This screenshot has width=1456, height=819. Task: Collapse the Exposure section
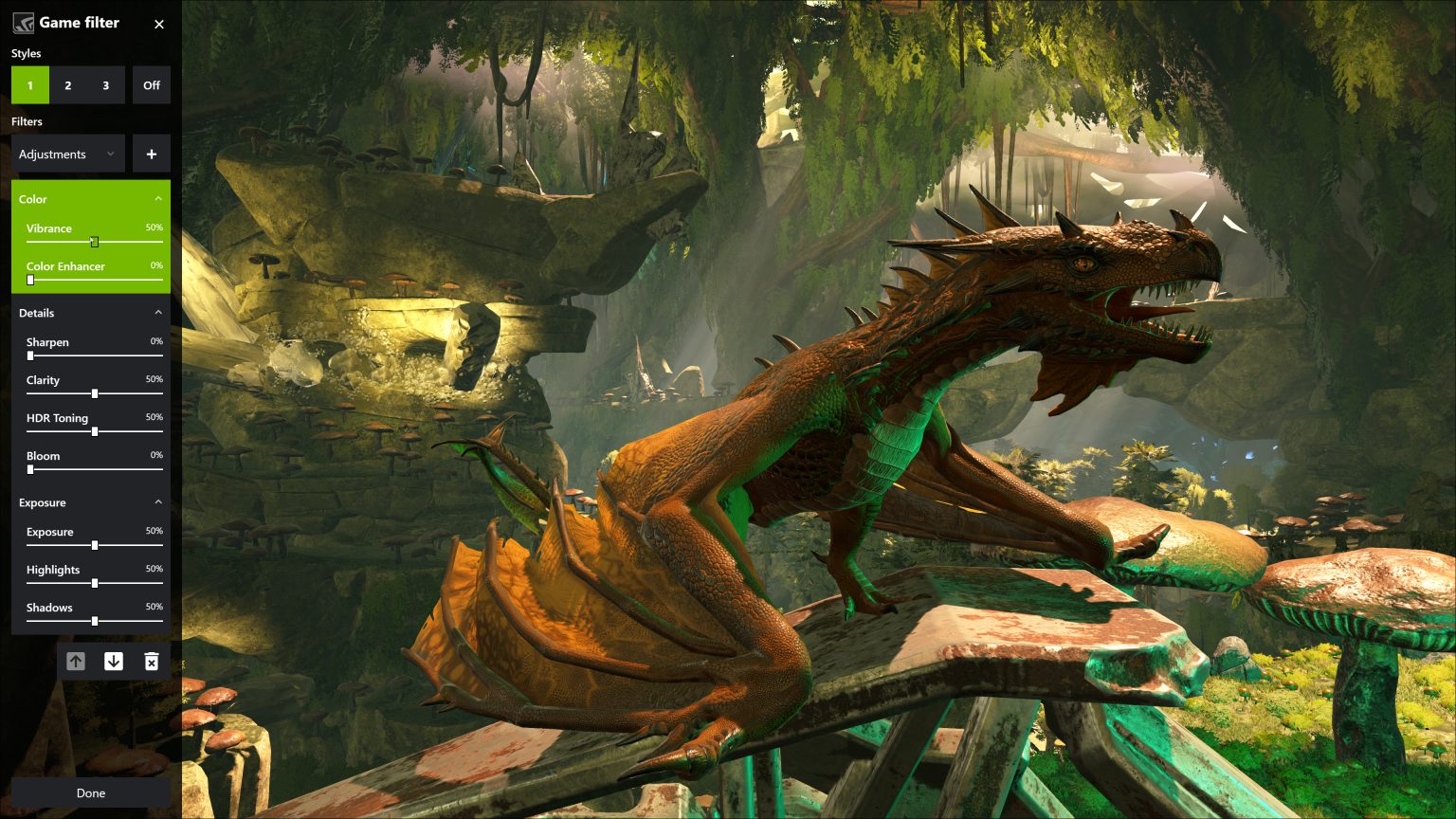(158, 501)
